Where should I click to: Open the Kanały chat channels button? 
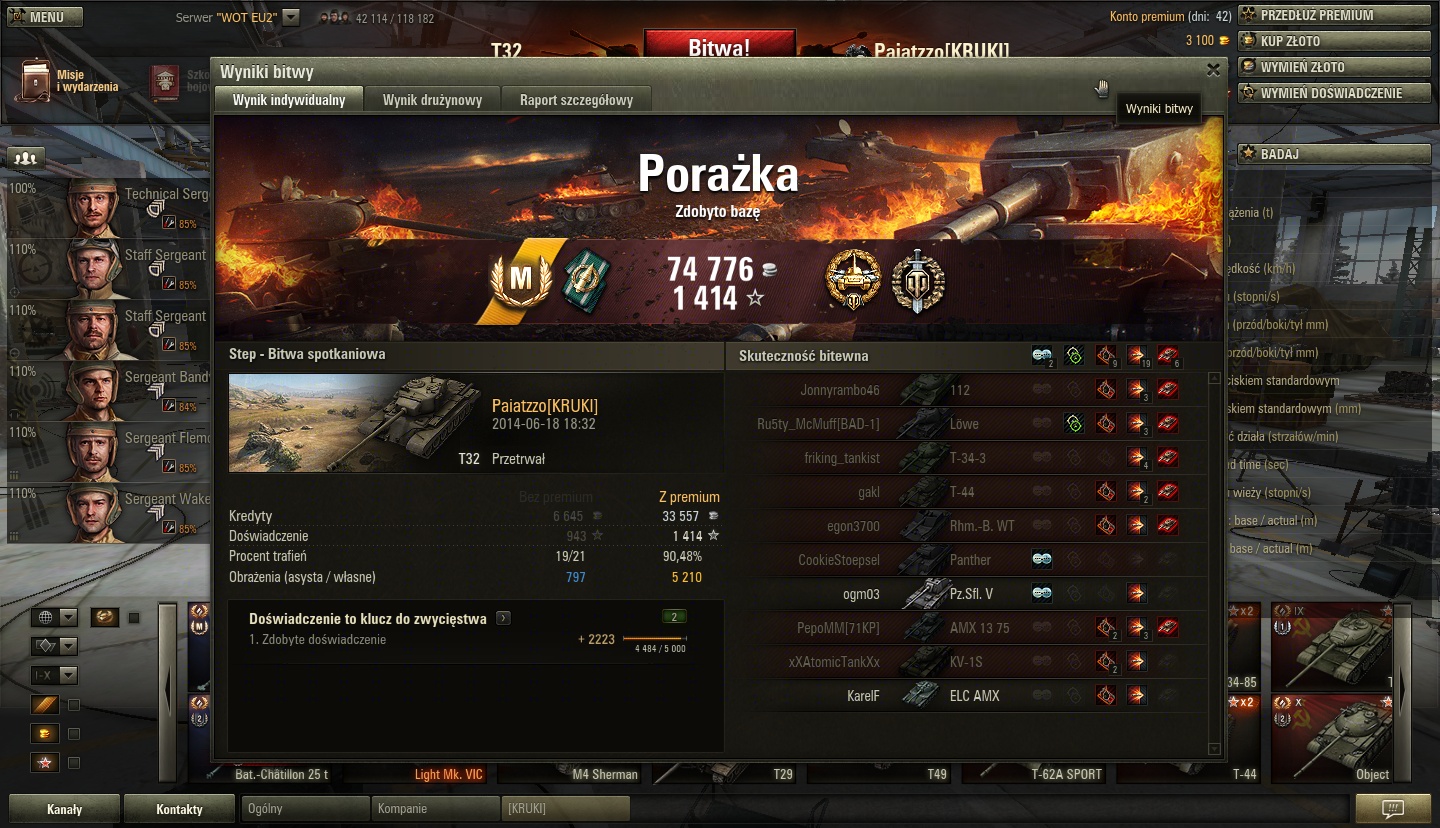[x=65, y=809]
